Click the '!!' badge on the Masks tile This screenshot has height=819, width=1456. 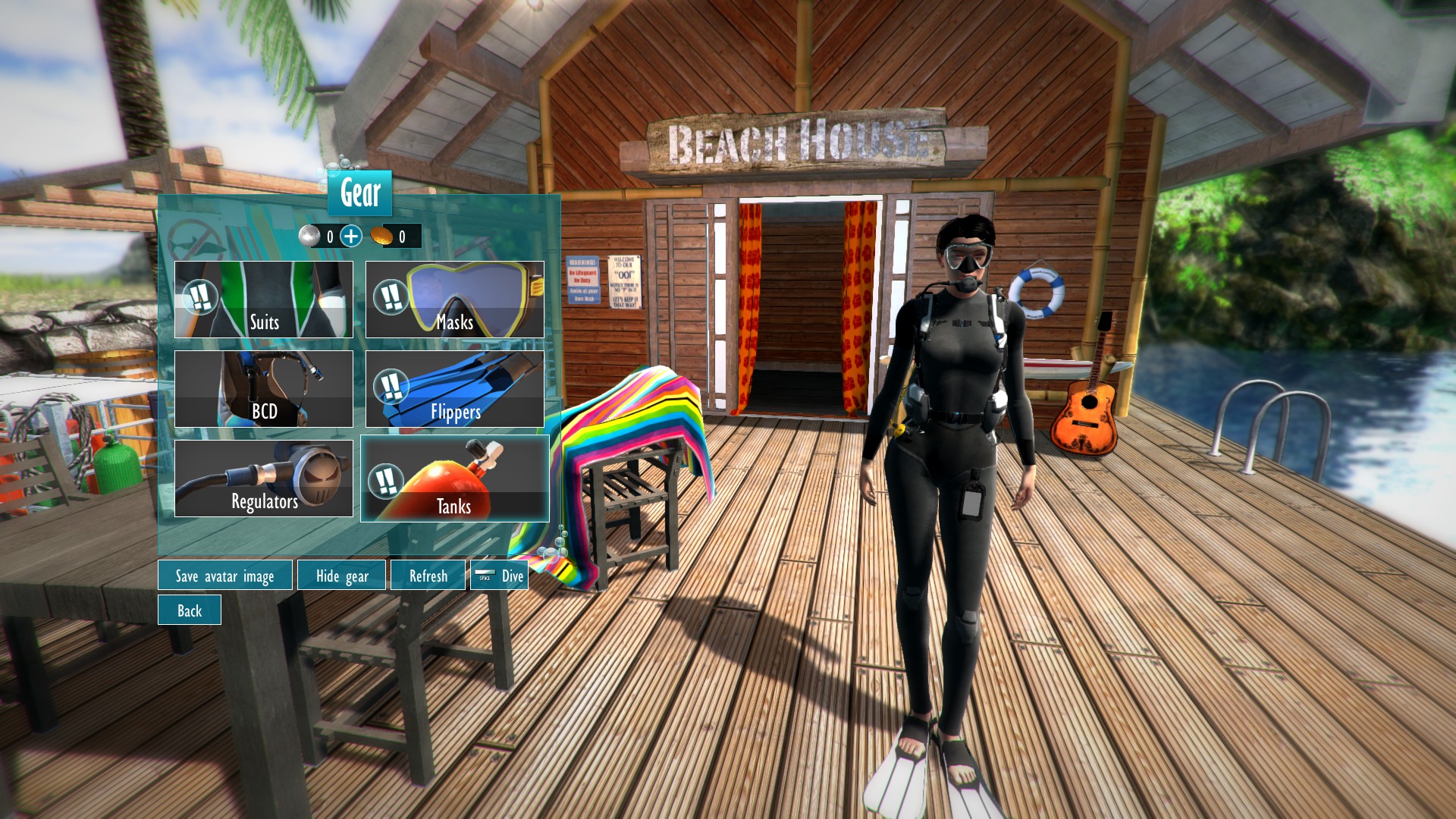click(392, 297)
